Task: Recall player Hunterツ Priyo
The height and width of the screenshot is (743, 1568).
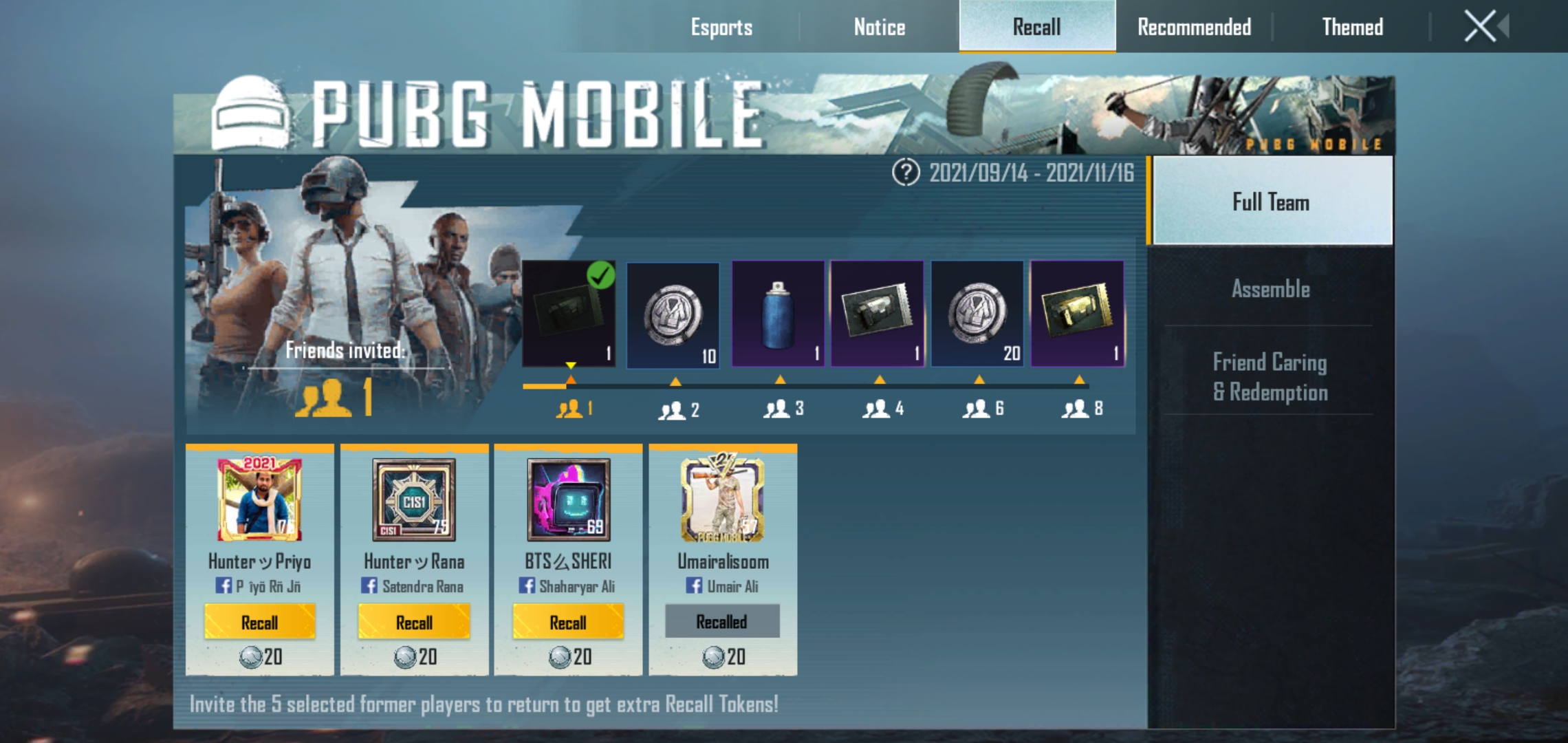Action: pos(259,622)
